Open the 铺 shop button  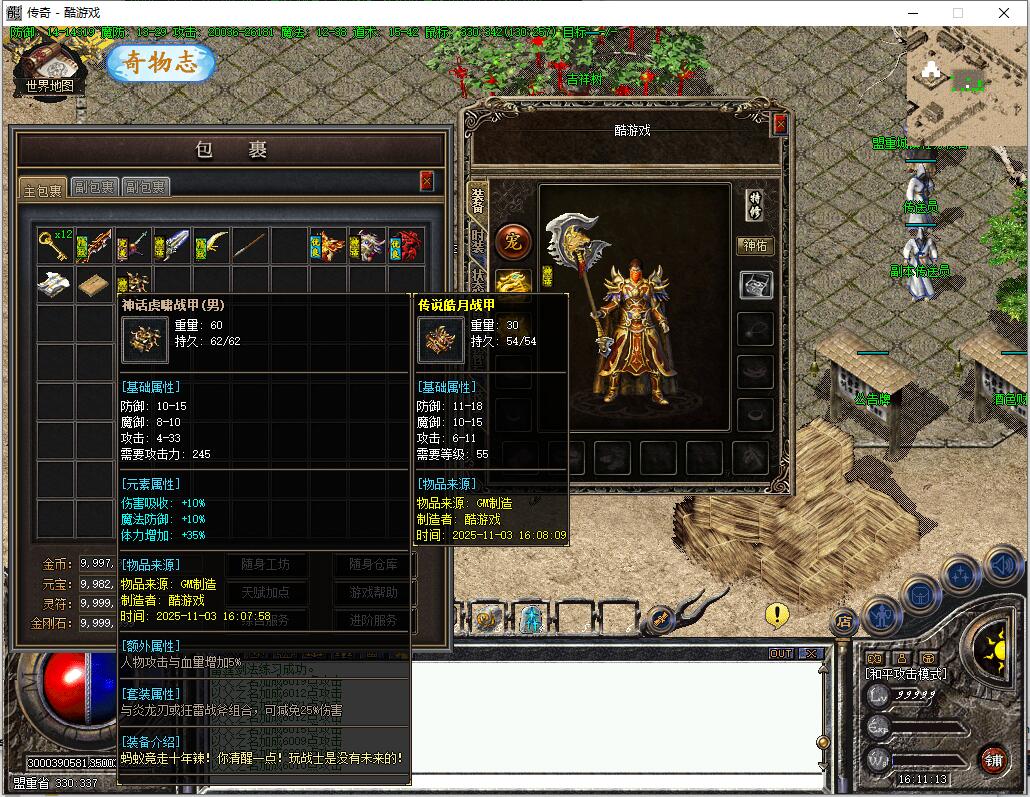(993, 759)
